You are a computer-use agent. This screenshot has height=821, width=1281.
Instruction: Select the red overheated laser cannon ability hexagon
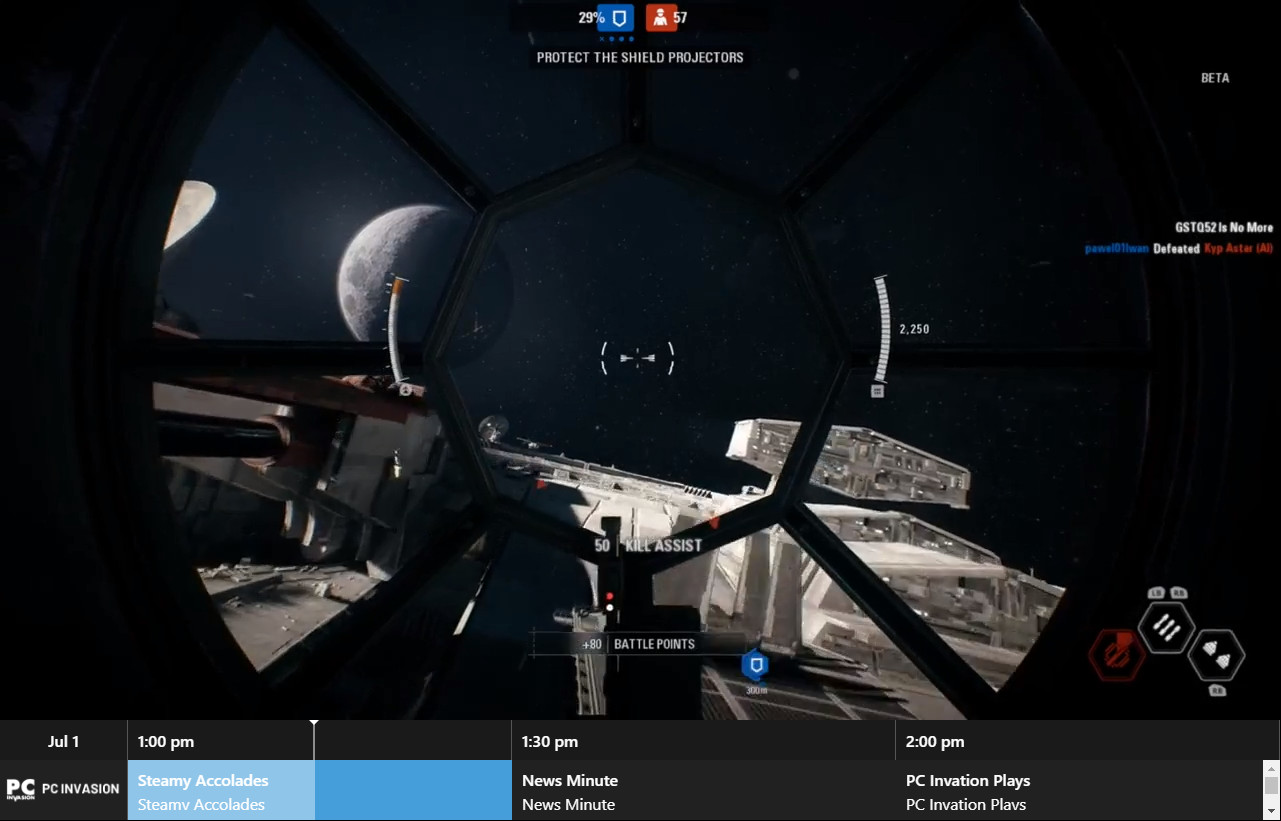click(x=1116, y=655)
